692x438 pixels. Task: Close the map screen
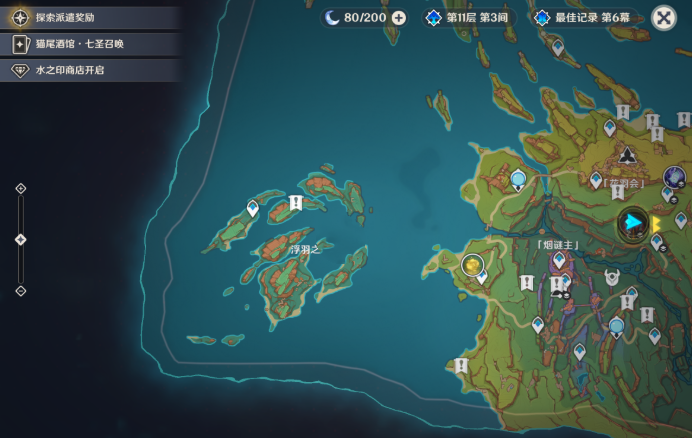[663, 18]
